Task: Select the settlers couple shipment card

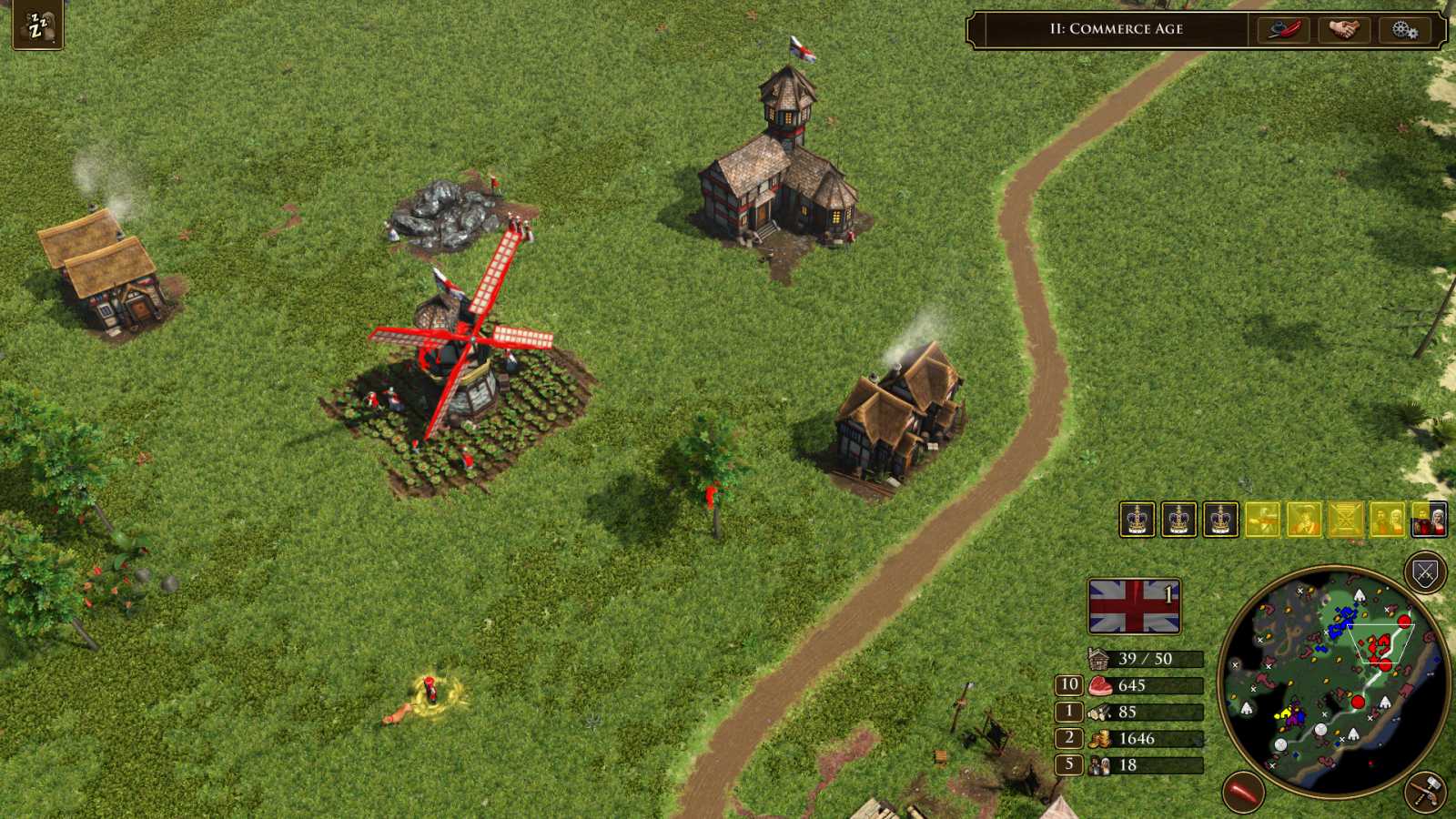Action: point(1388,521)
